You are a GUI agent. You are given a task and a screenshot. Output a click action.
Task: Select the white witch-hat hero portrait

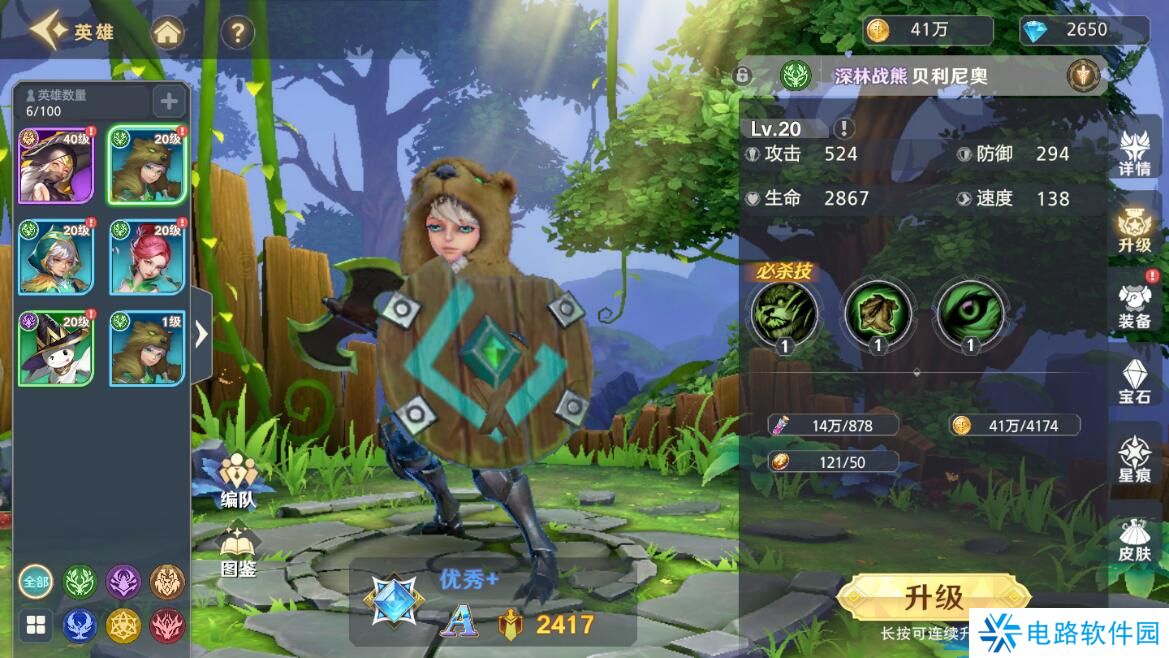(x=56, y=348)
